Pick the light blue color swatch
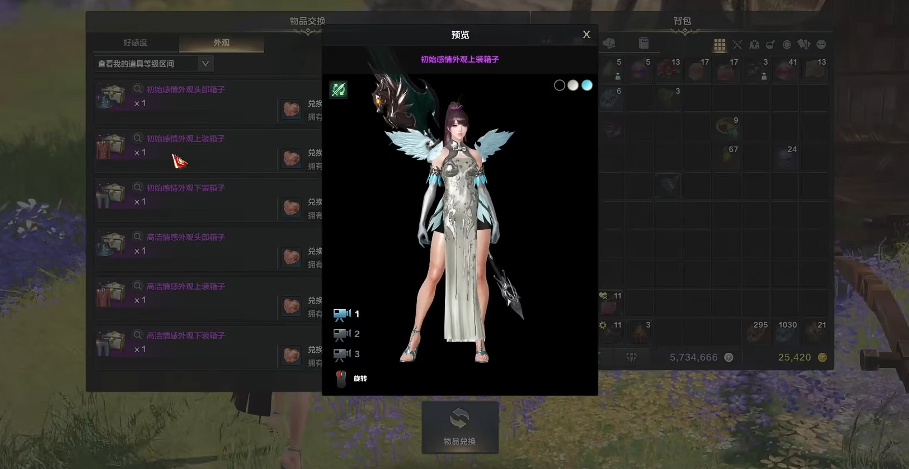Viewport: 909px width, 469px height. tap(587, 85)
